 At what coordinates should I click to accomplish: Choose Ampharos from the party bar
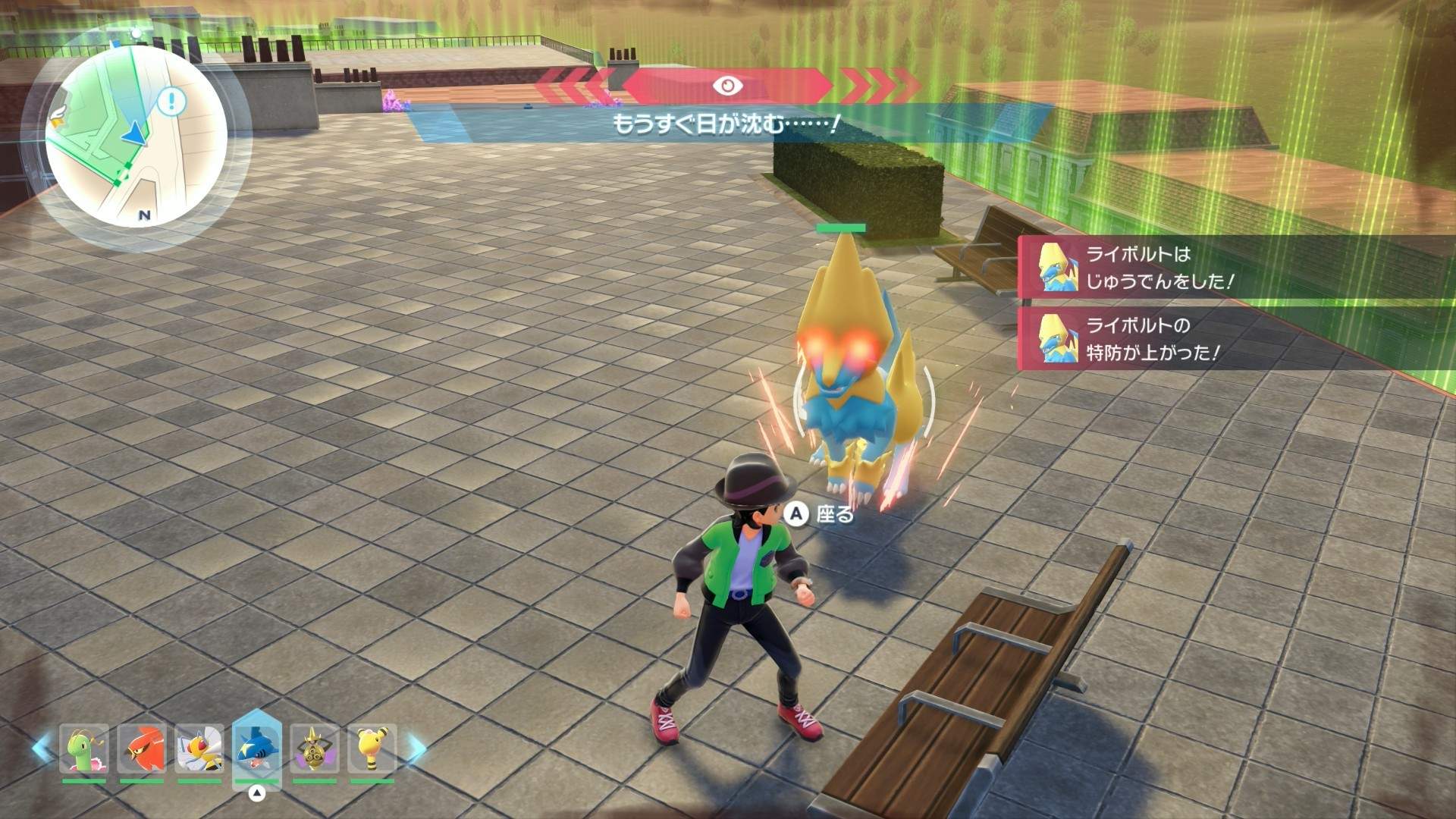point(372,749)
